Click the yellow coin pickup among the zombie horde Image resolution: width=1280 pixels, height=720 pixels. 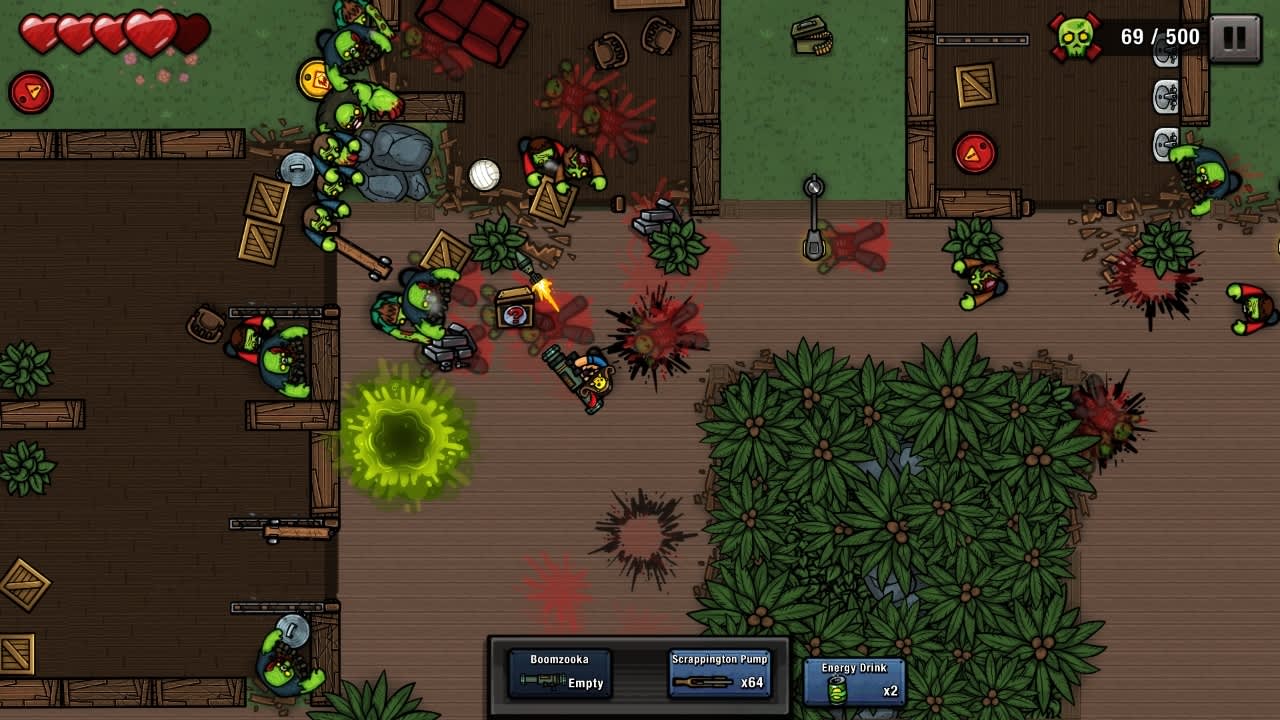tap(314, 81)
